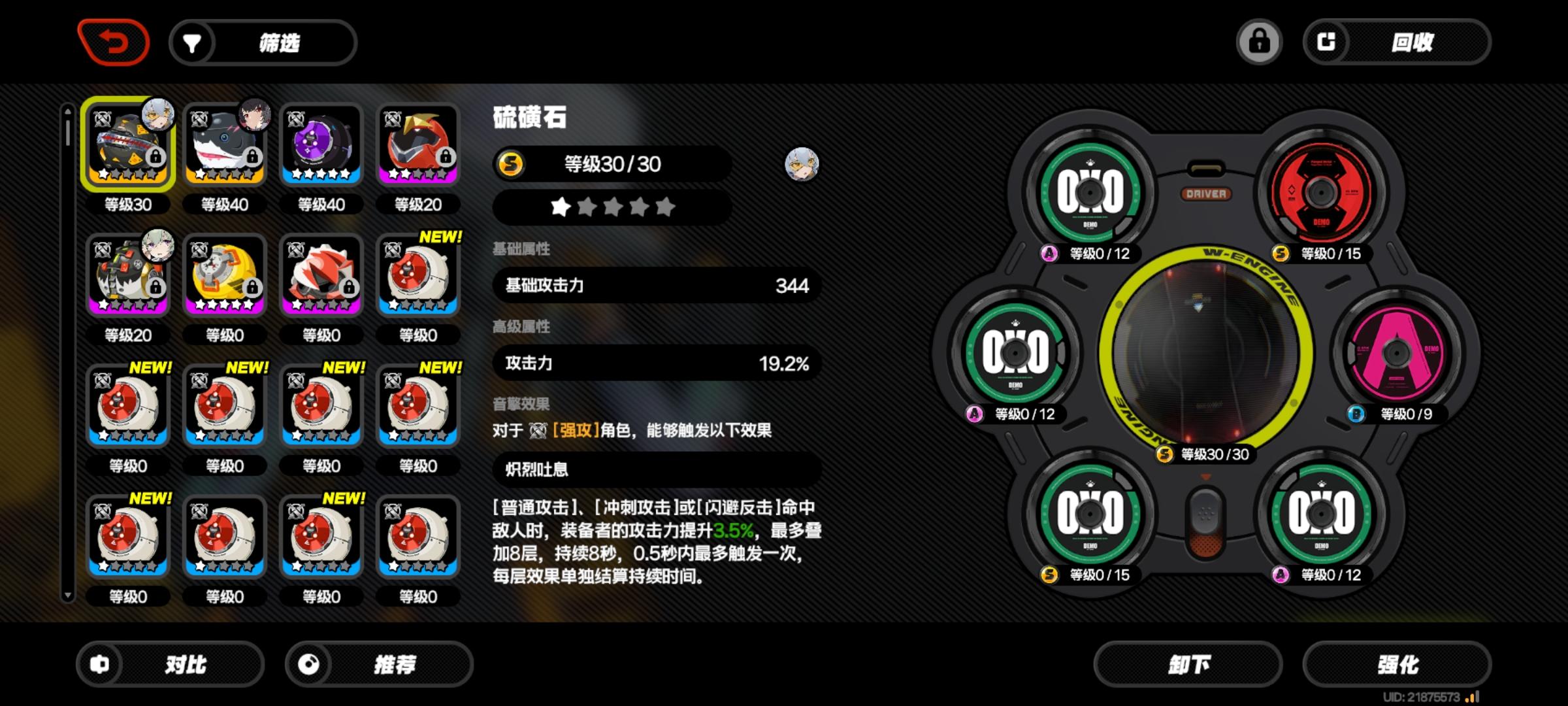Open the DRIVER slot on the device
This screenshot has width=1568, height=706.
[1207, 193]
